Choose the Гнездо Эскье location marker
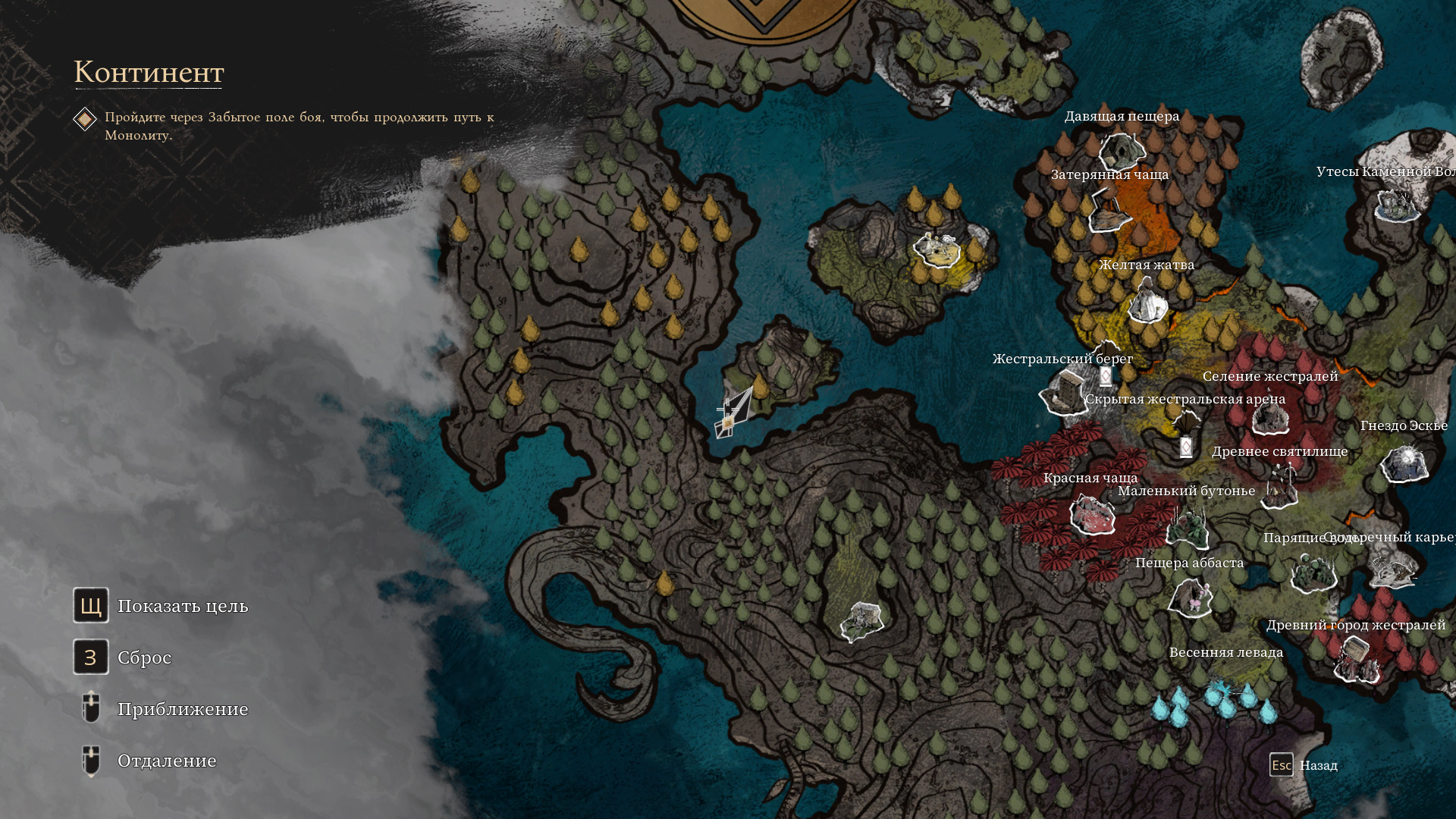This screenshot has height=819, width=1456. (x=1404, y=463)
